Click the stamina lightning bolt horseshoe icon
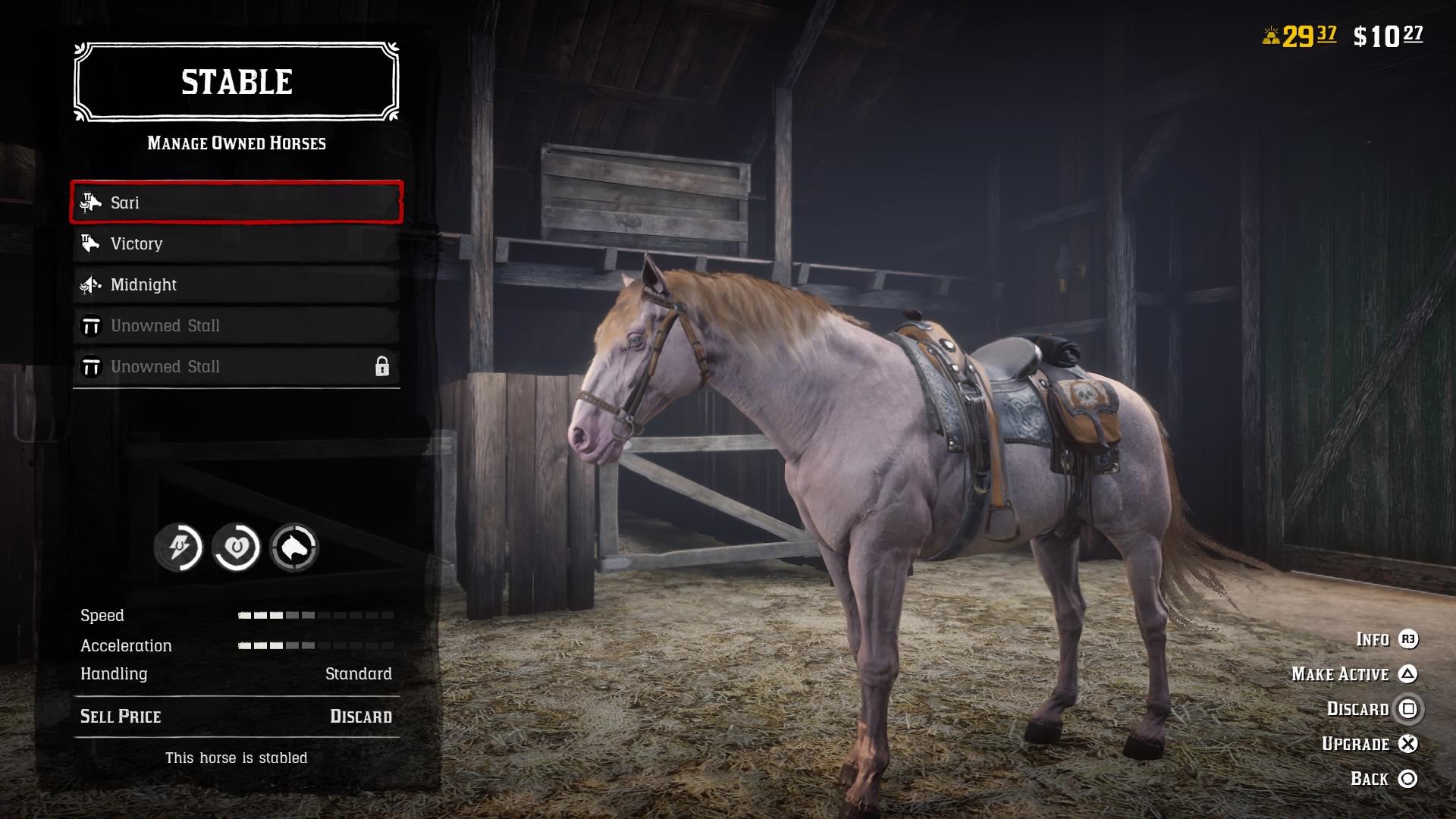The image size is (1456, 819). point(180,546)
